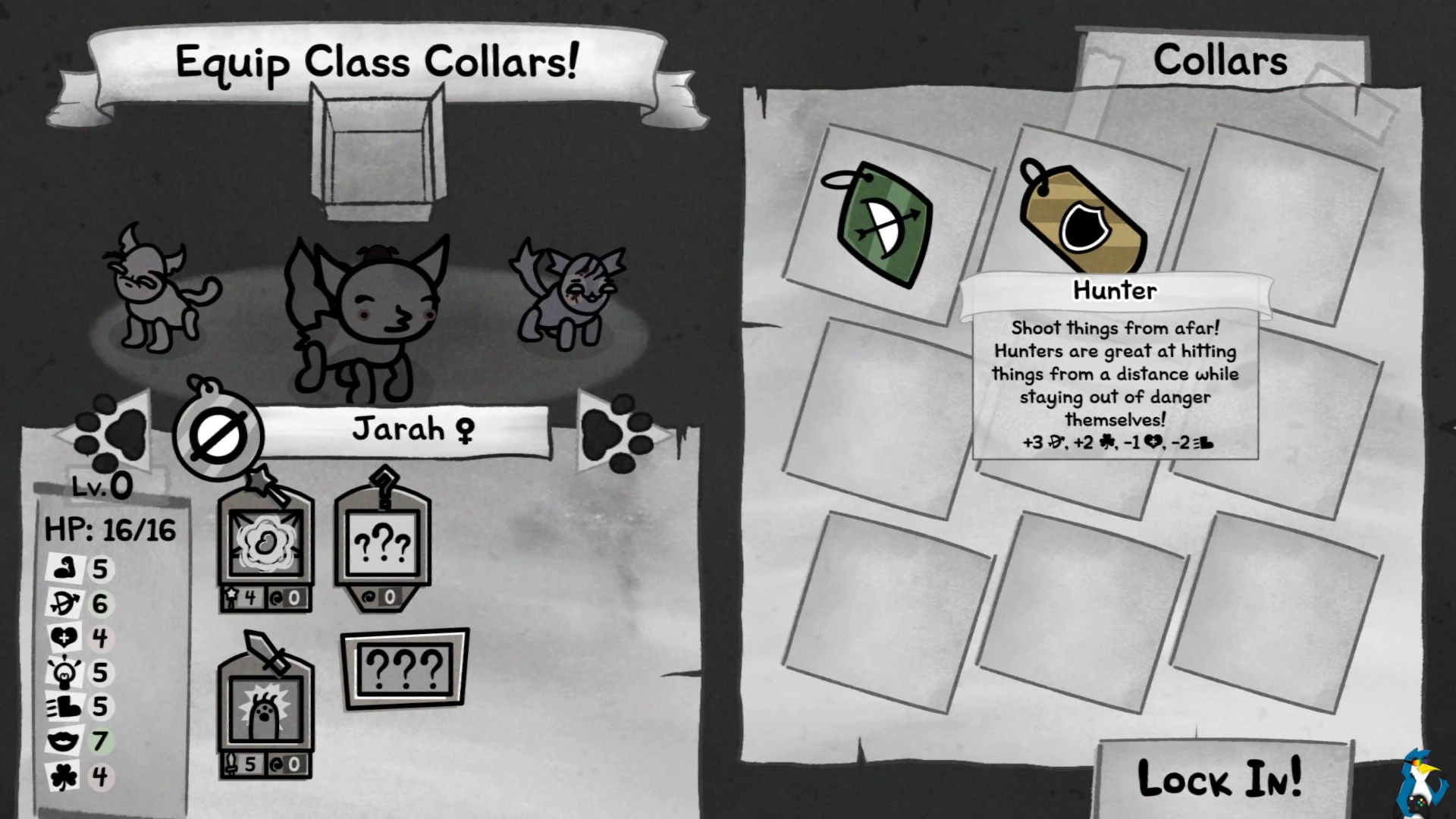1456x819 pixels.
Task: Click Jarah's empty collar slot
Action: [218, 436]
